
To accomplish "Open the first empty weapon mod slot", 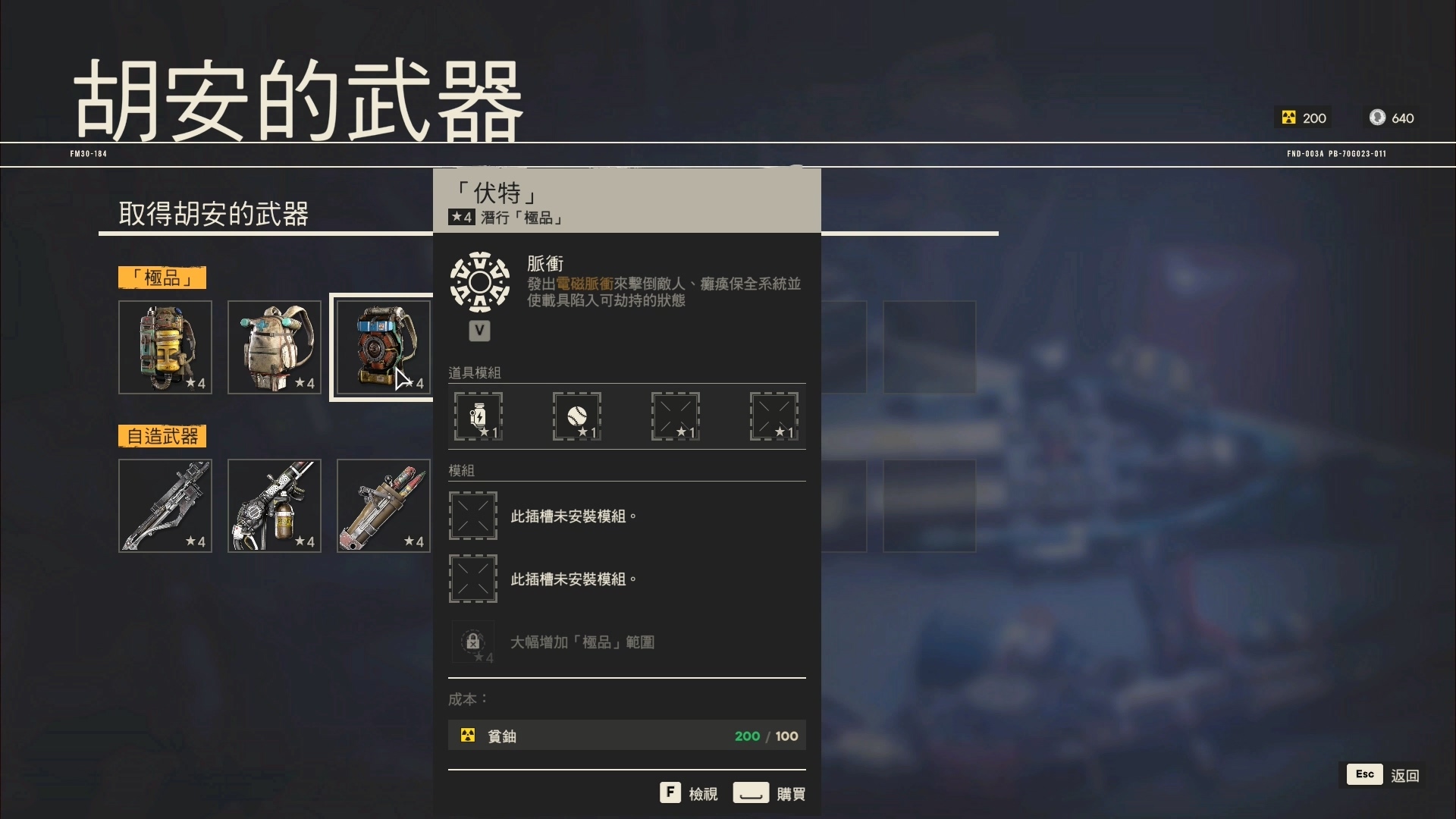I will 472,516.
